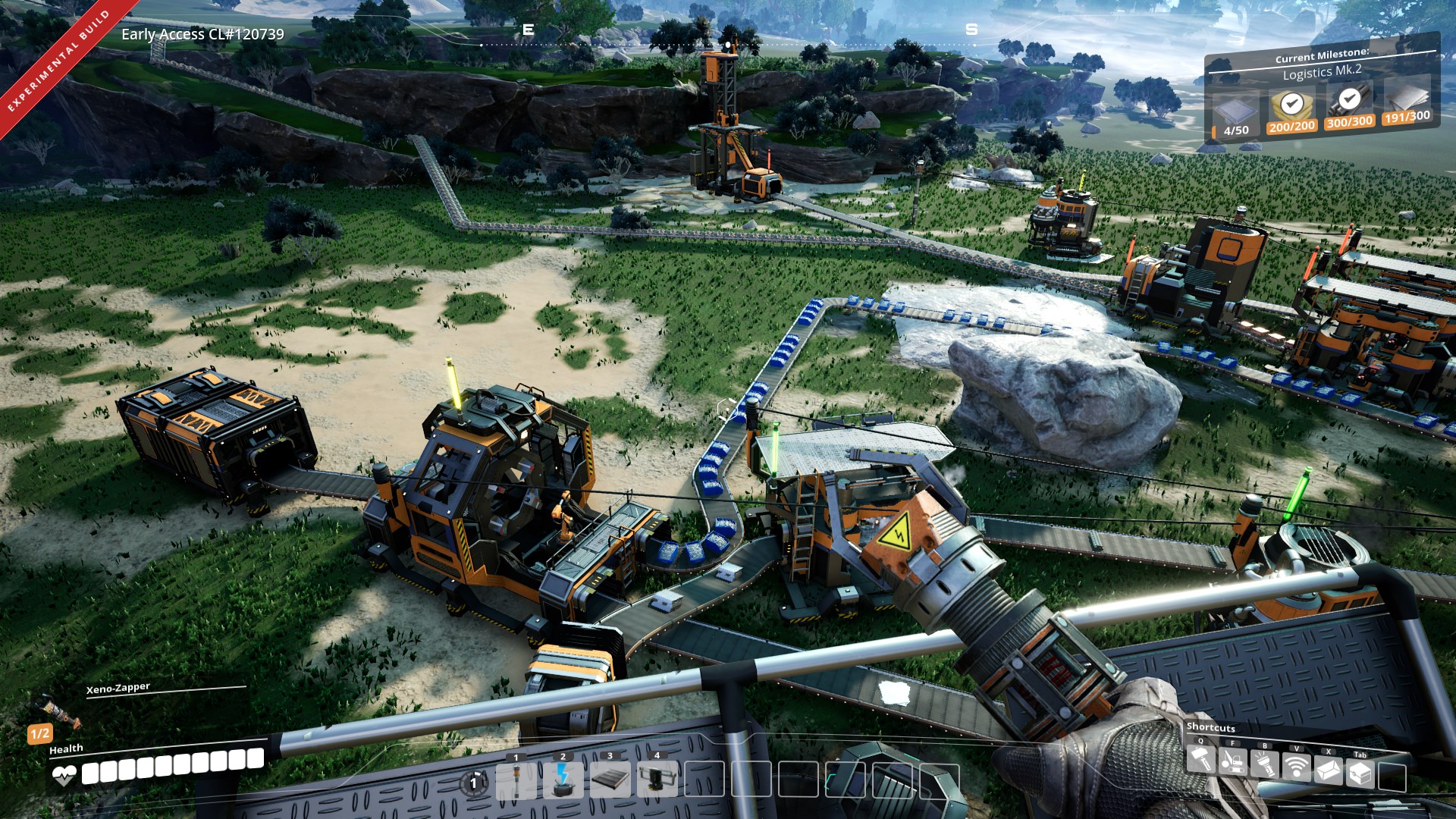Screen dimensions: 1456x819
Task: Open the build menu hammer shortcut
Action: pos(1200,760)
